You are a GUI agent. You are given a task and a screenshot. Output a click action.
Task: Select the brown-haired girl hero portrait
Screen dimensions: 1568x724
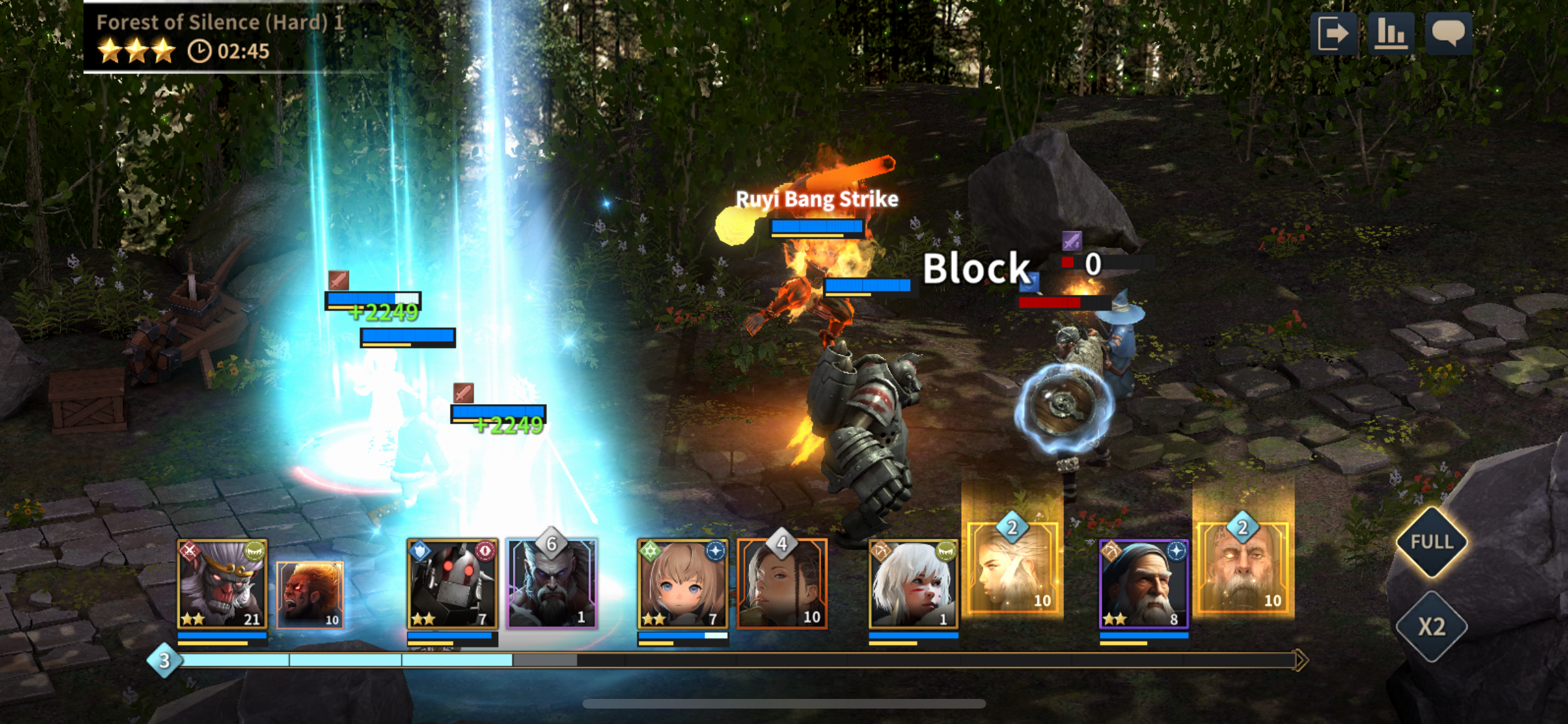[x=683, y=584]
